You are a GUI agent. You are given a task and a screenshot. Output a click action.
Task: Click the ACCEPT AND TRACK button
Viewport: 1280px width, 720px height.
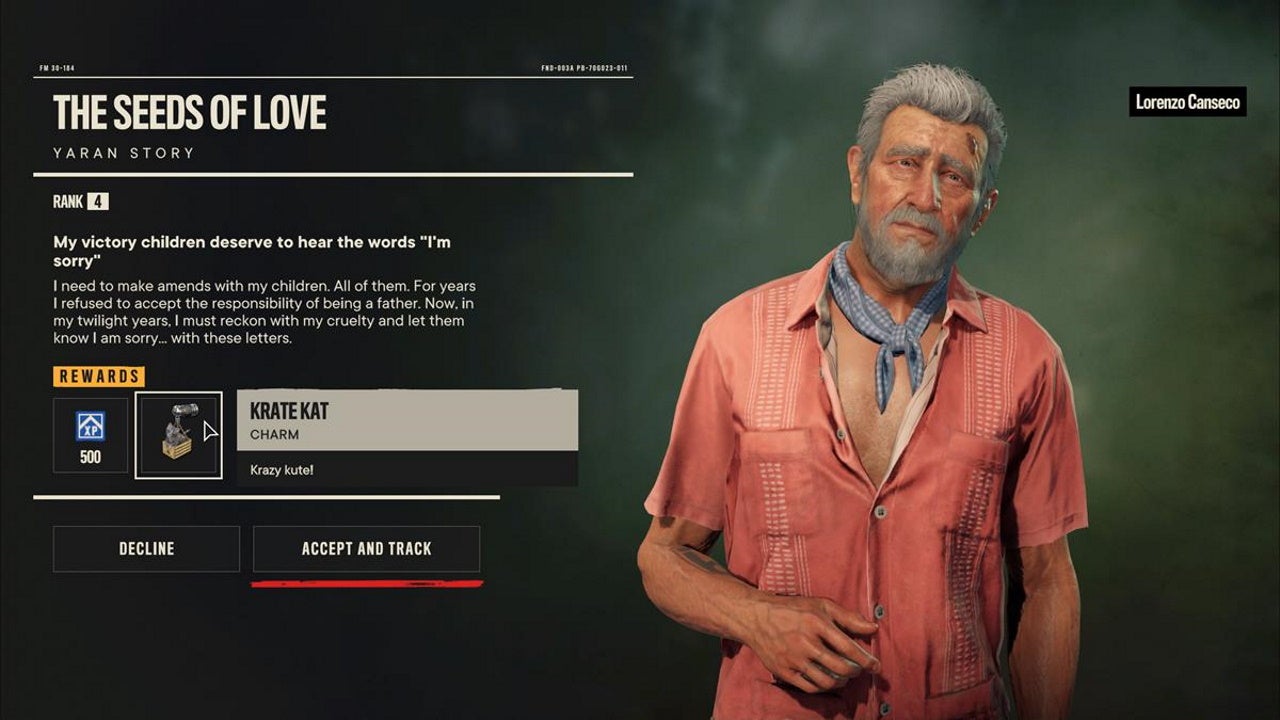(366, 548)
